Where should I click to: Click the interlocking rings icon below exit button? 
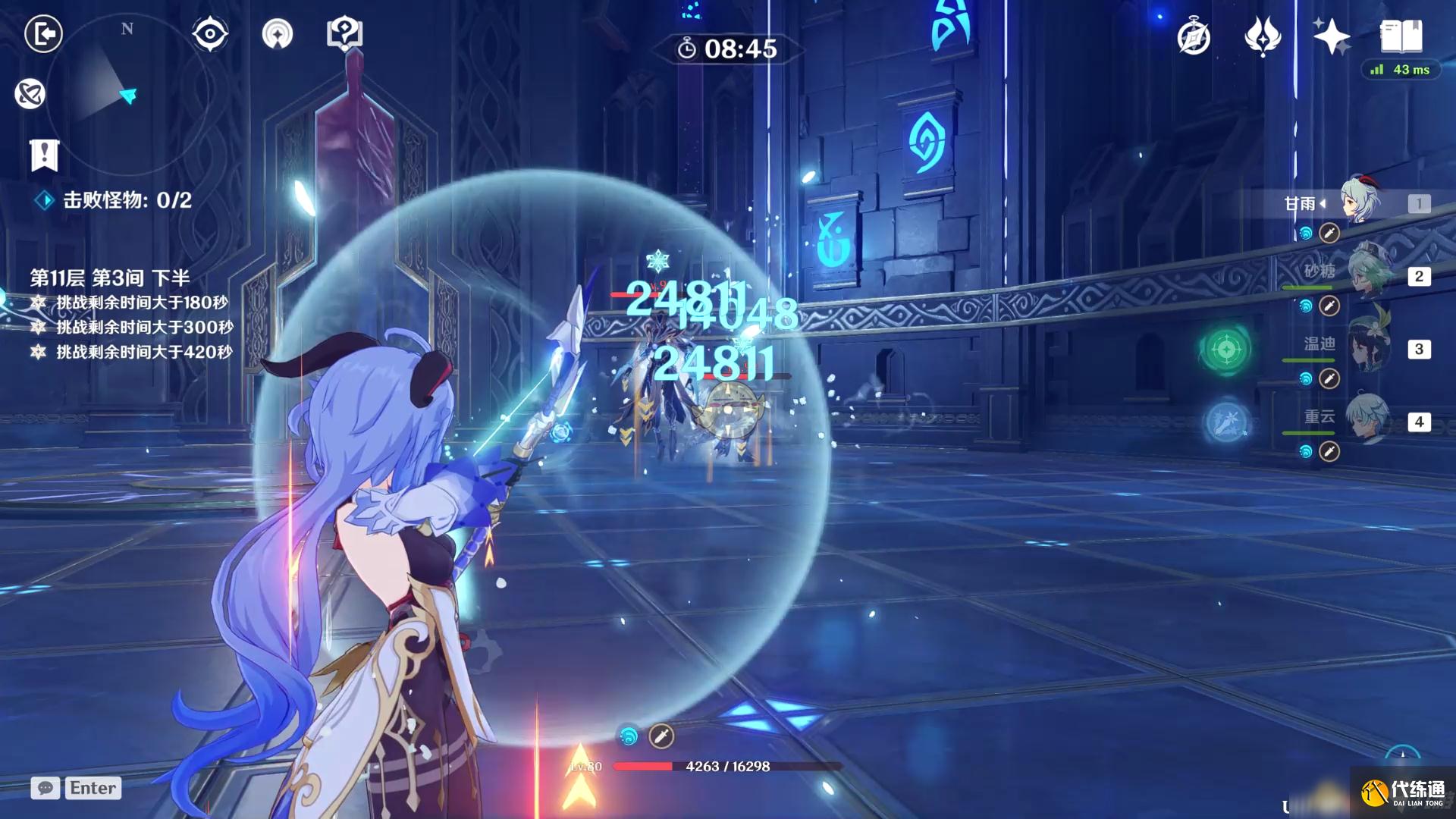click(x=30, y=94)
